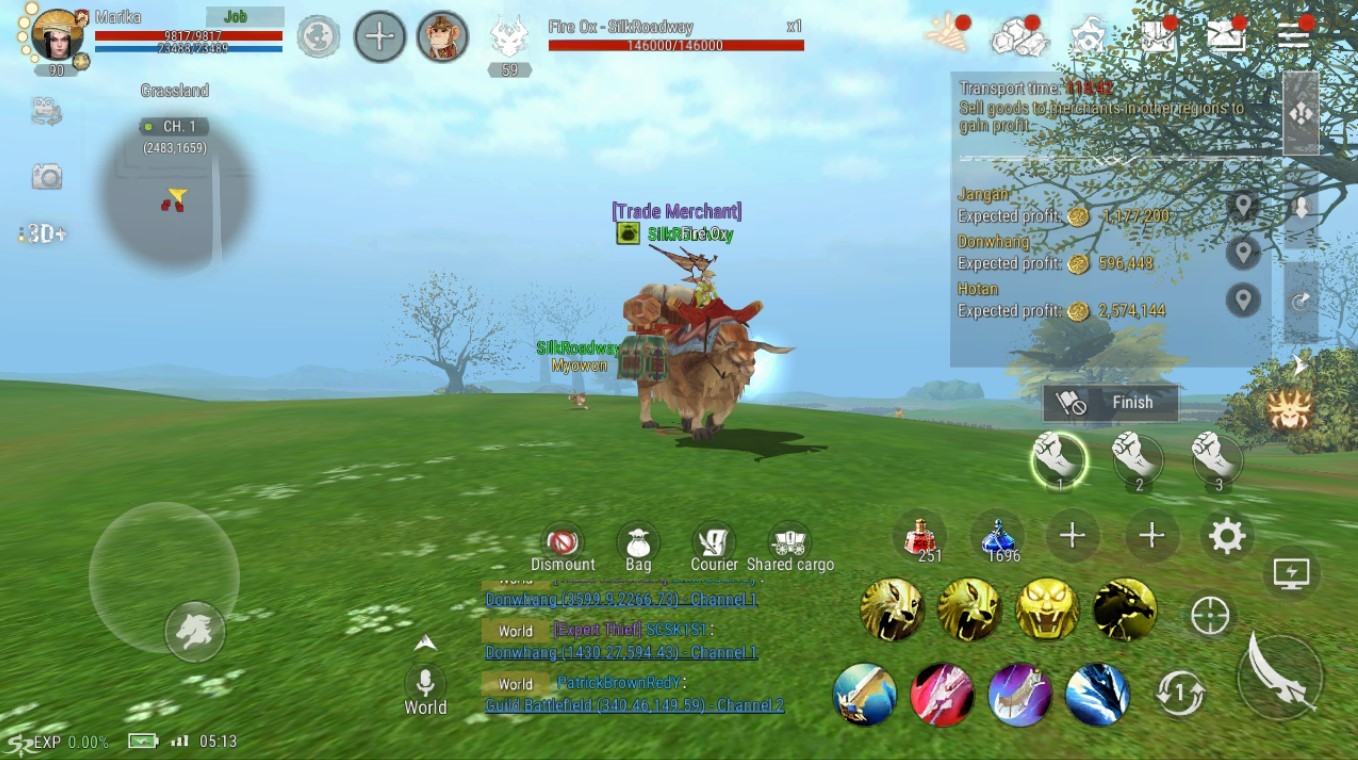This screenshot has height=760, width=1358.
Task: Toggle the 3D+ camera mode
Action: pyautogui.click(x=45, y=234)
